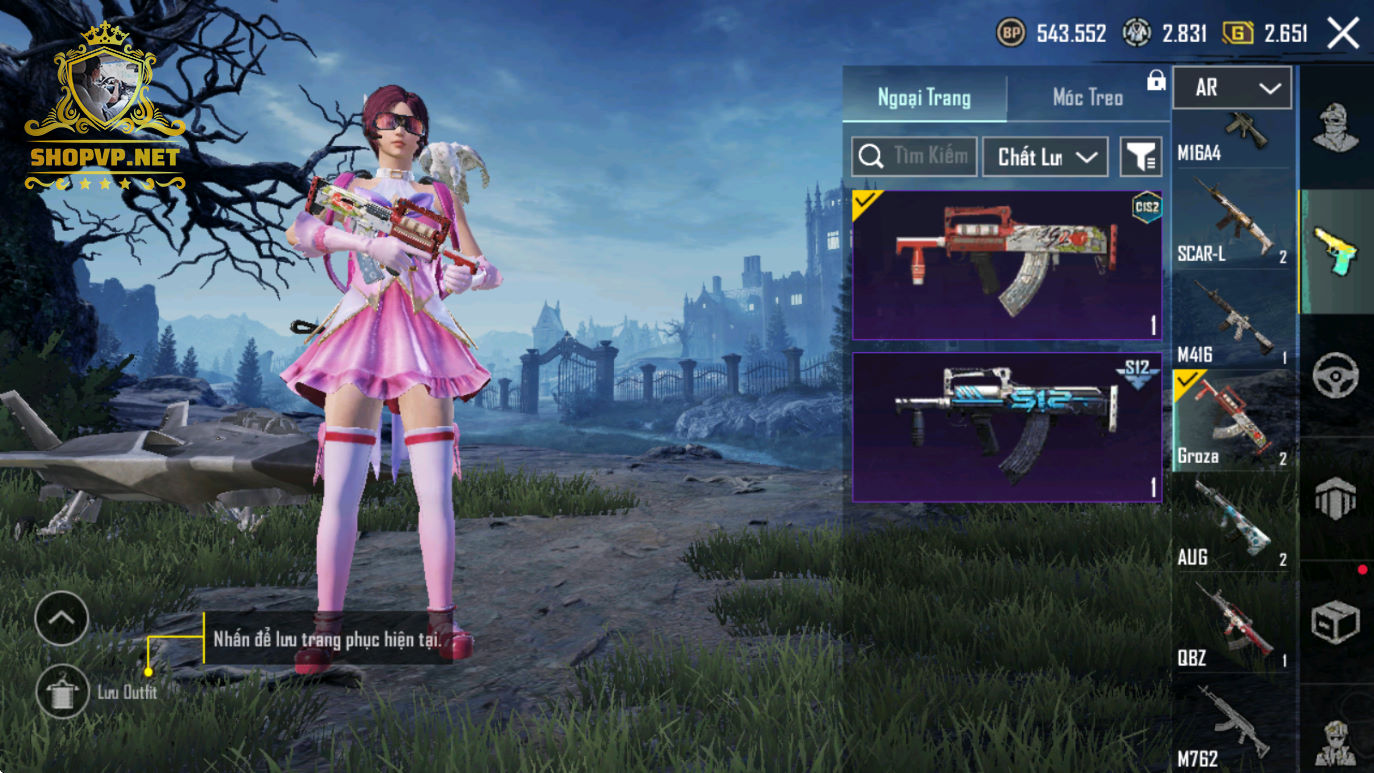The image size is (1374, 773).
Task: Switch to the Ngoại Trang tab
Action: click(x=924, y=97)
